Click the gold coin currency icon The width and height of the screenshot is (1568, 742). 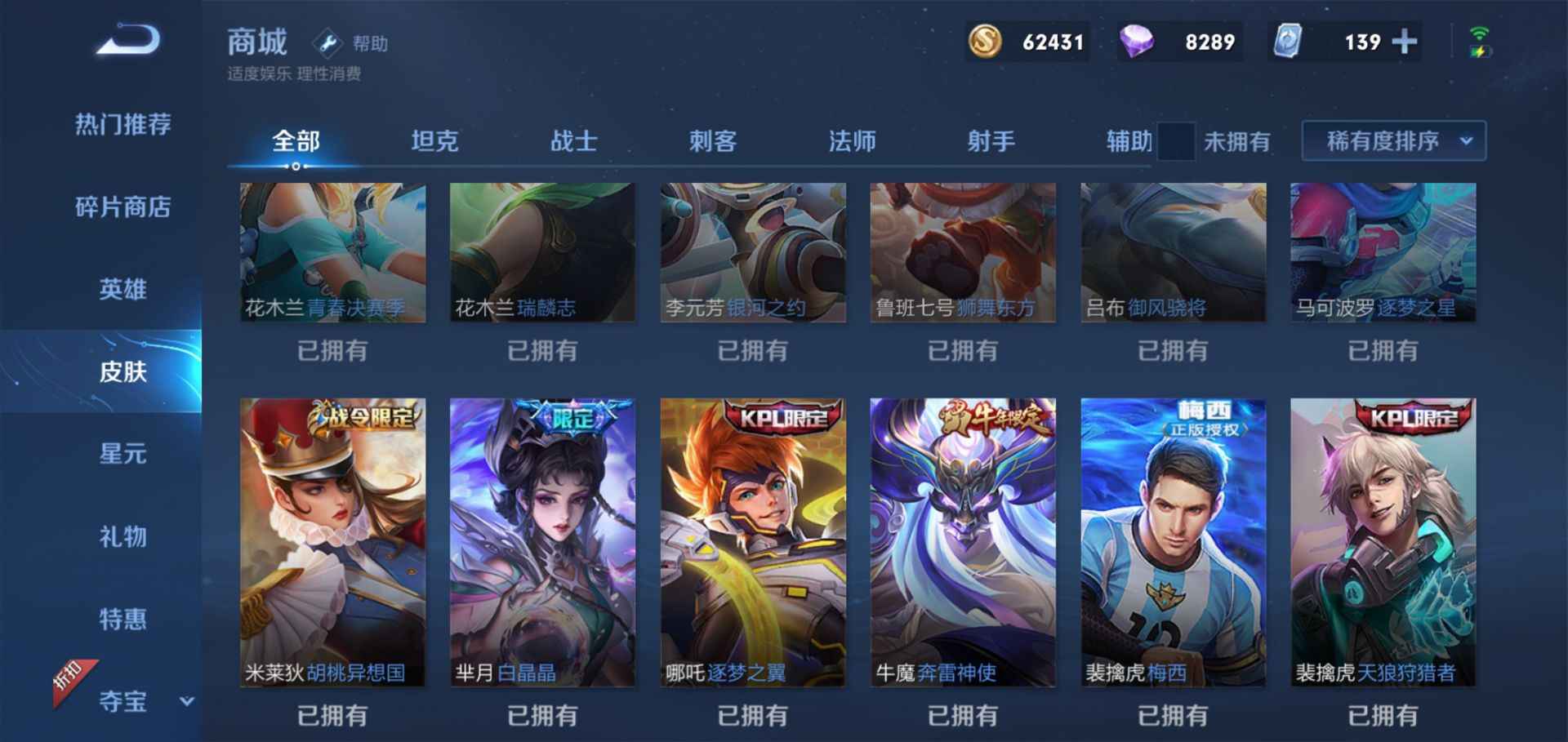[985, 41]
